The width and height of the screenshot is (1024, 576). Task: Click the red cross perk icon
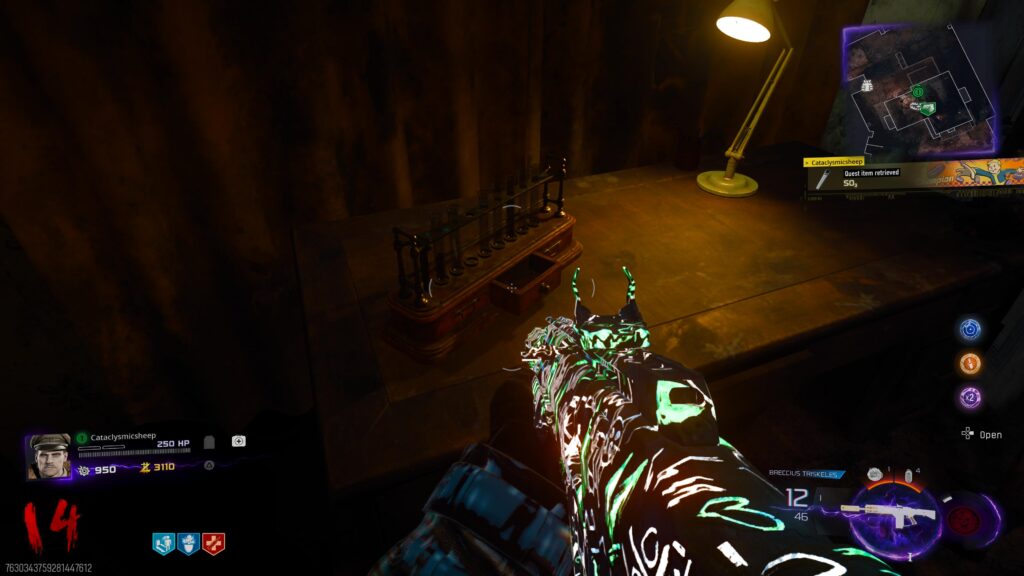pos(213,543)
